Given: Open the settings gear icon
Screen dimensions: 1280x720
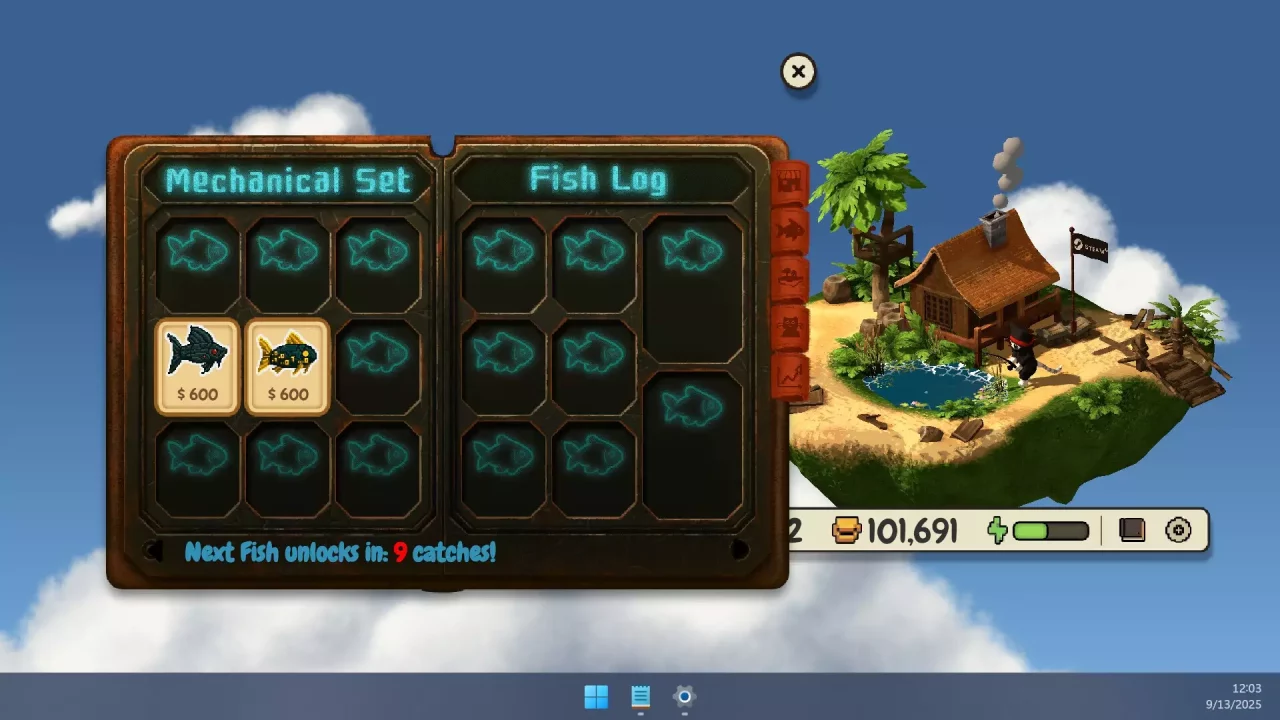Looking at the screenshot, I should tap(1178, 530).
